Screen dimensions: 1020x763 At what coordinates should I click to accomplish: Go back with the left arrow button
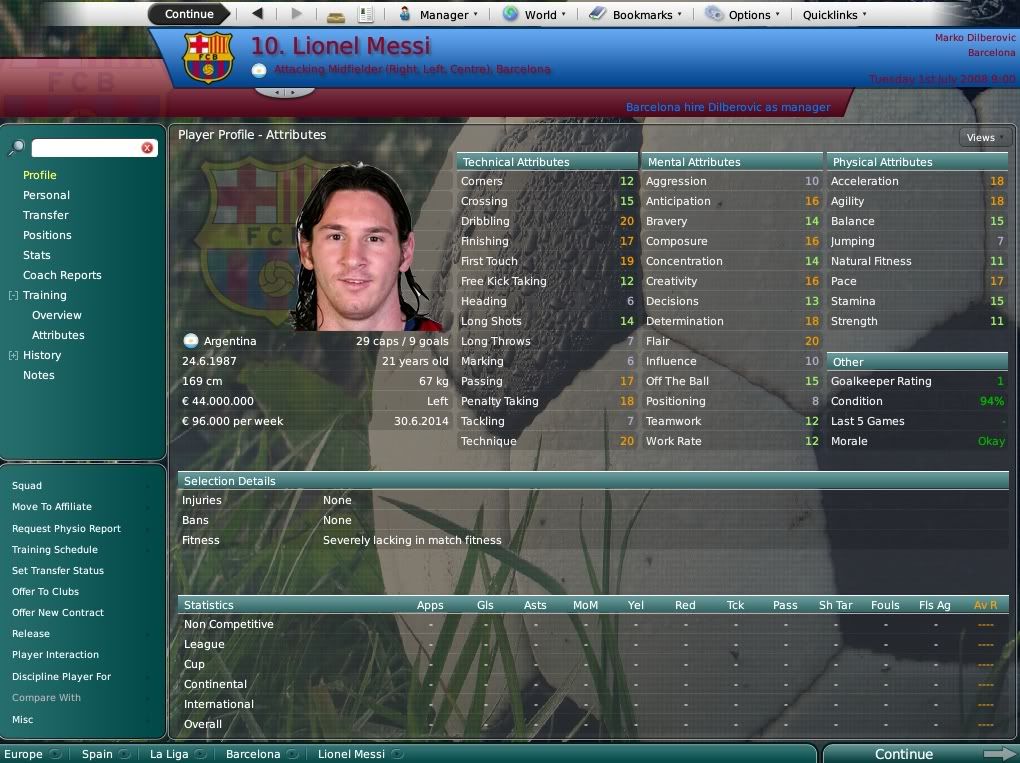(x=258, y=14)
